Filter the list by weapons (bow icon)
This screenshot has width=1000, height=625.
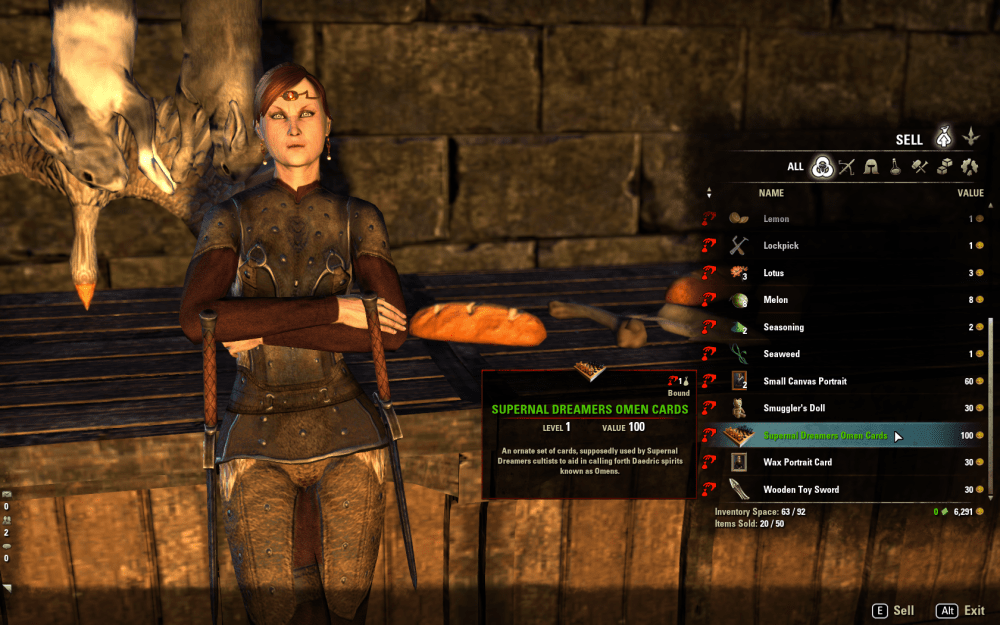point(848,167)
